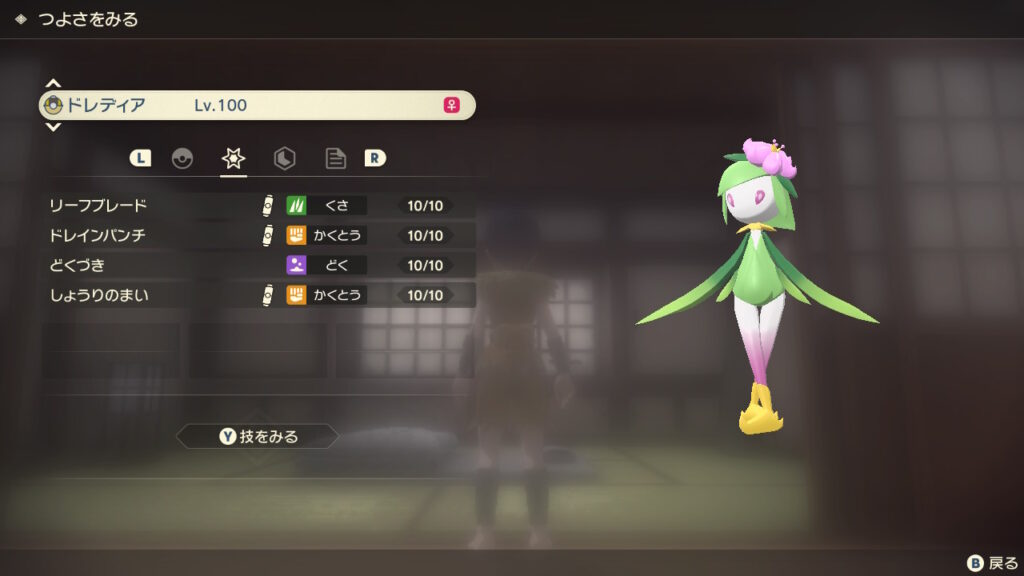Go back with the 戻る button

click(x=991, y=563)
